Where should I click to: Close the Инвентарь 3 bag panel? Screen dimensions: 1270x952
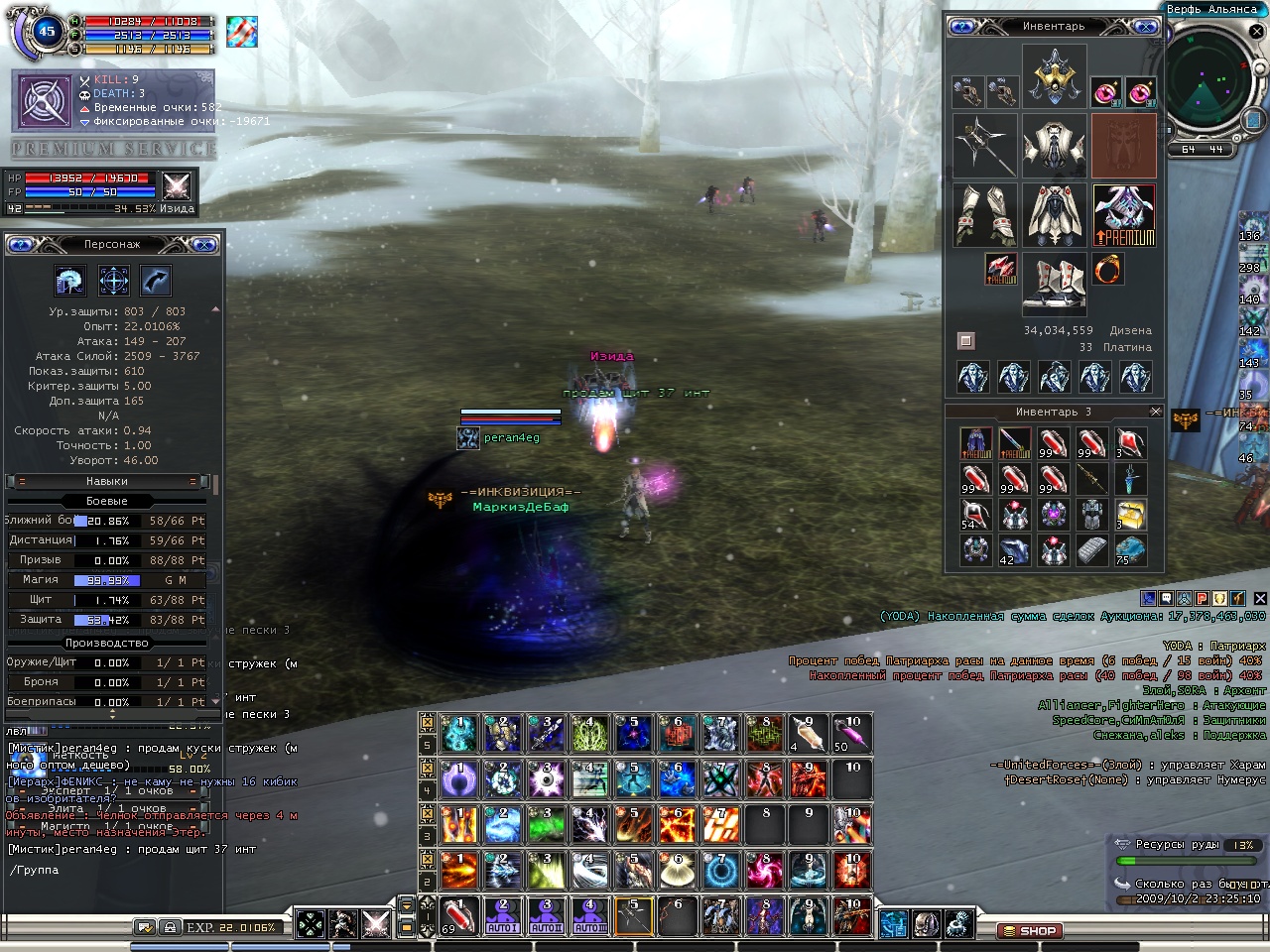click(x=1155, y=412)
